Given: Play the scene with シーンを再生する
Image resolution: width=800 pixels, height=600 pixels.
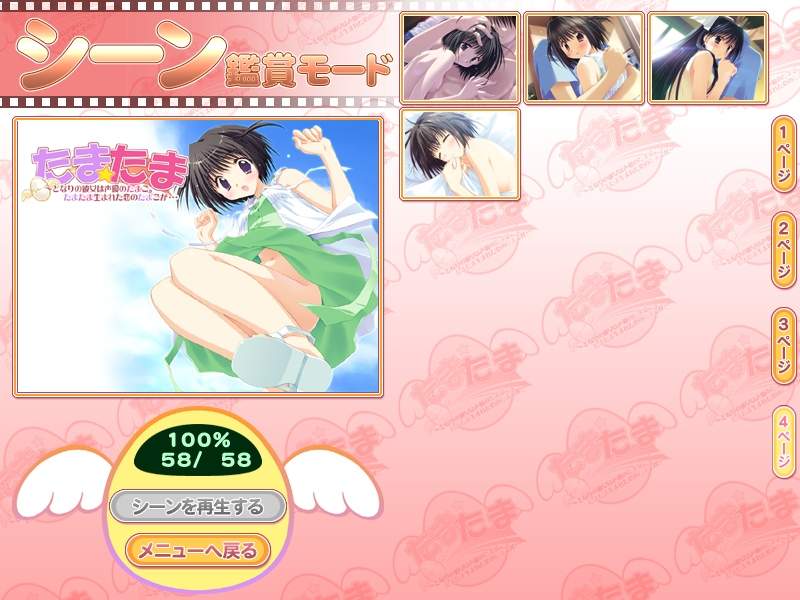Looking at the screenshot, I should pos(199,507).
